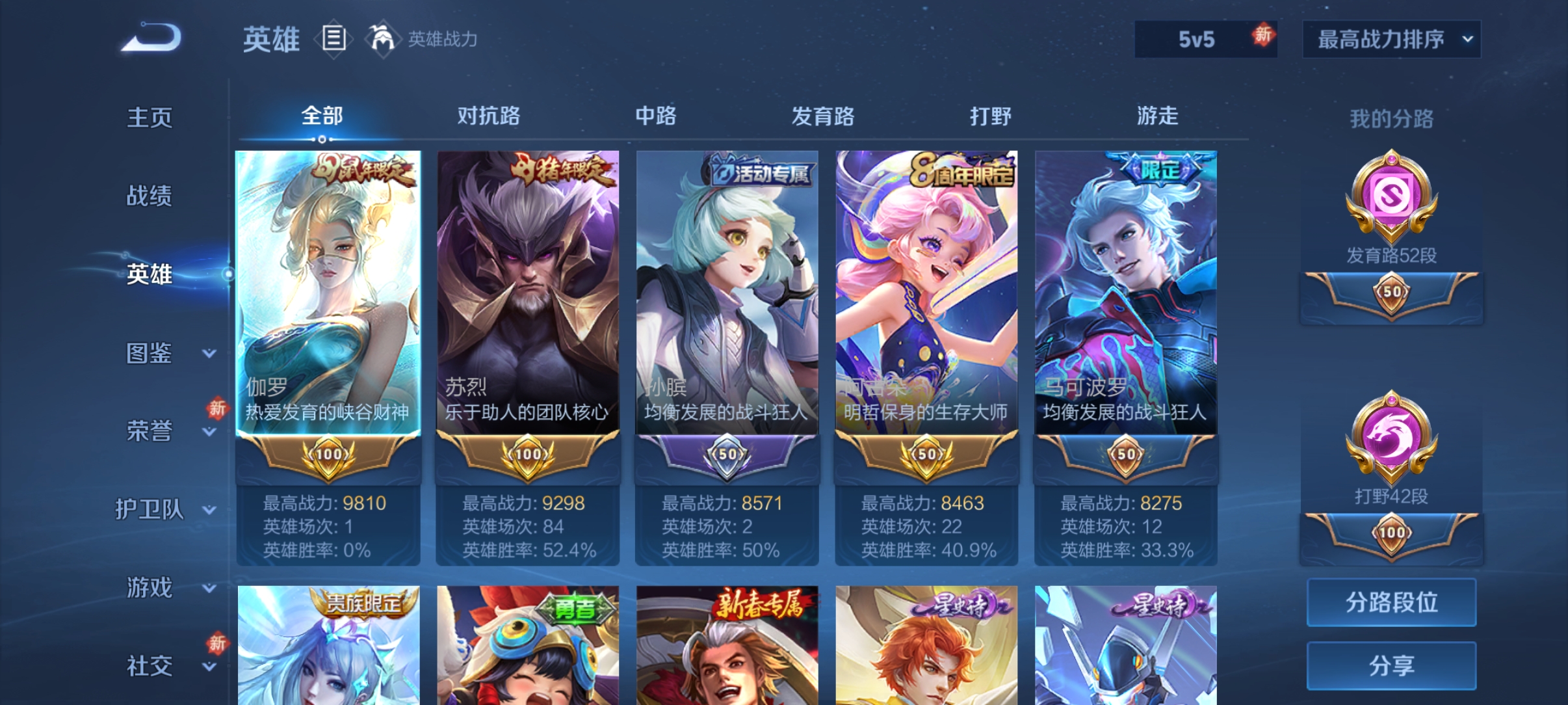
Task: Toggle the 新 badge on 社交 entry
Action: [x=217, y=642]
